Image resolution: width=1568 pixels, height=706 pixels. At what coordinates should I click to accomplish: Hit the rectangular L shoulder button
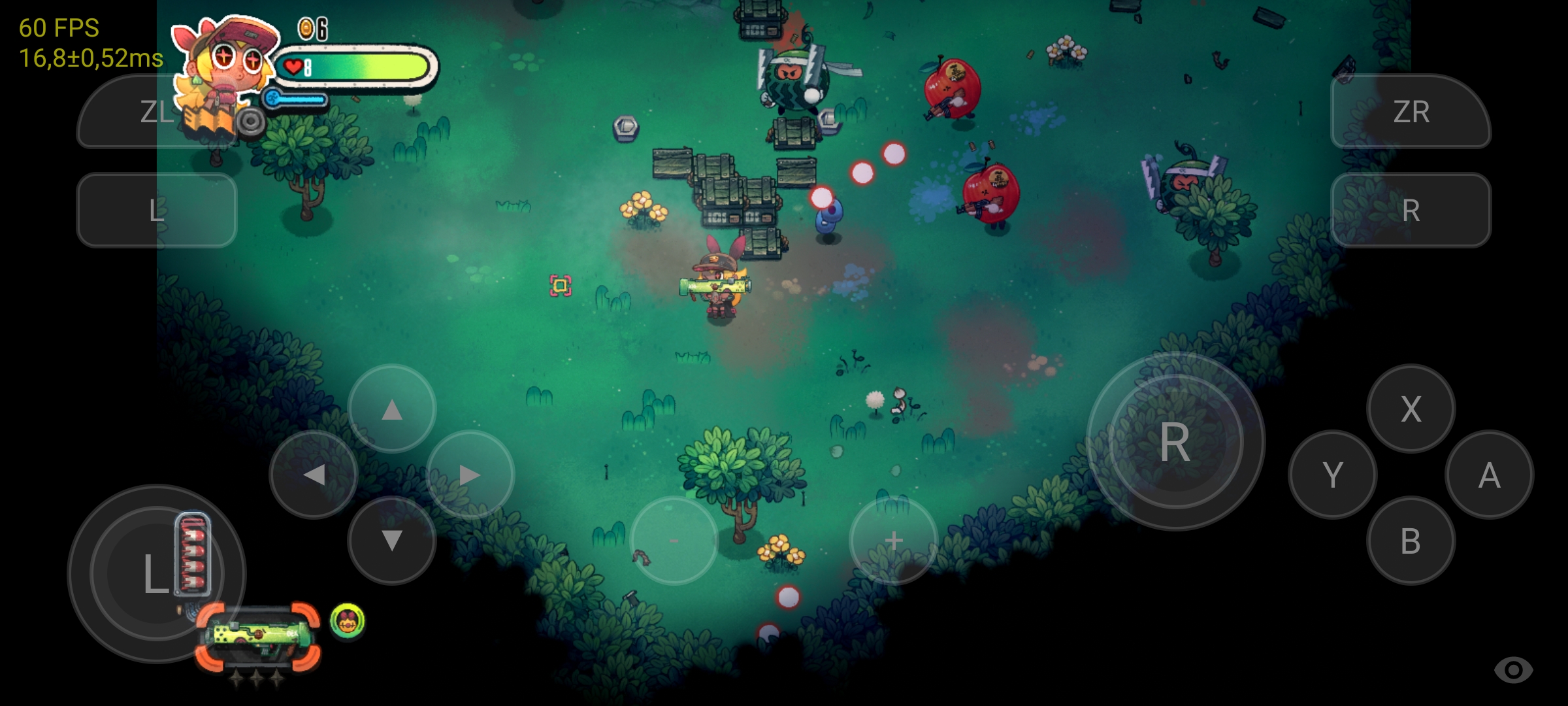[157, 210]
